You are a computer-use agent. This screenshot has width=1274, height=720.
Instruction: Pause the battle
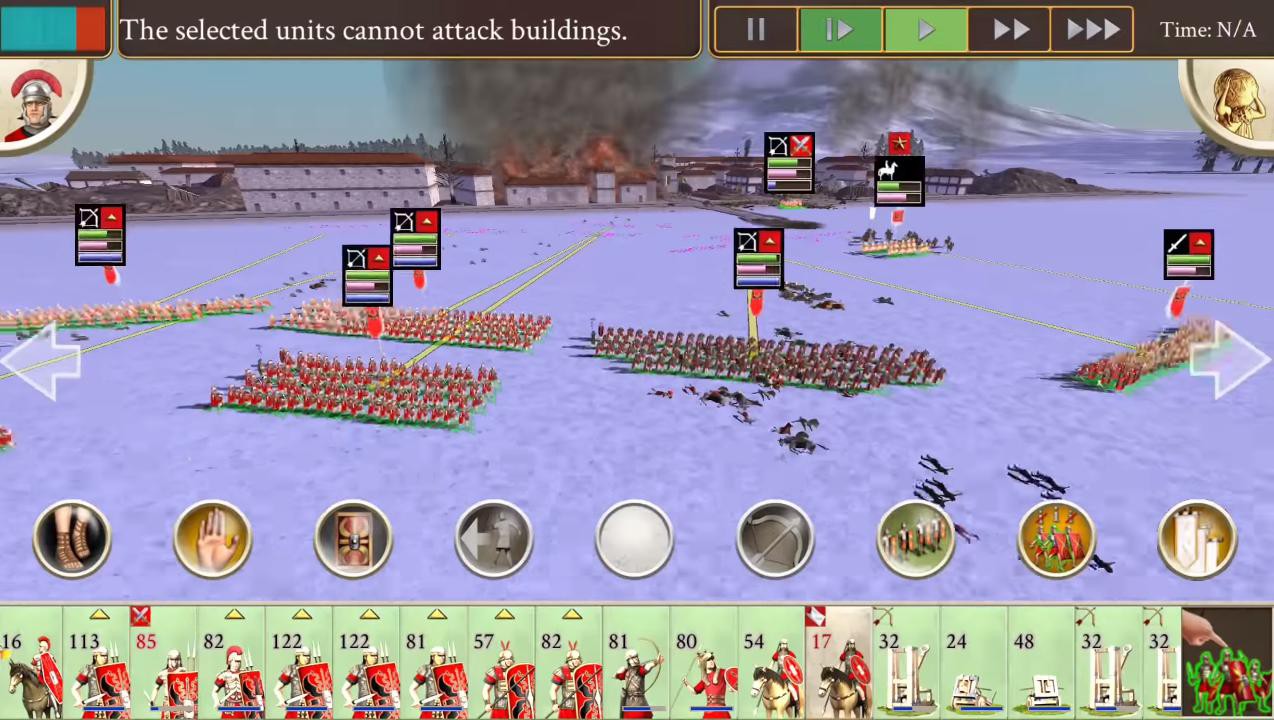pos(756,30)
